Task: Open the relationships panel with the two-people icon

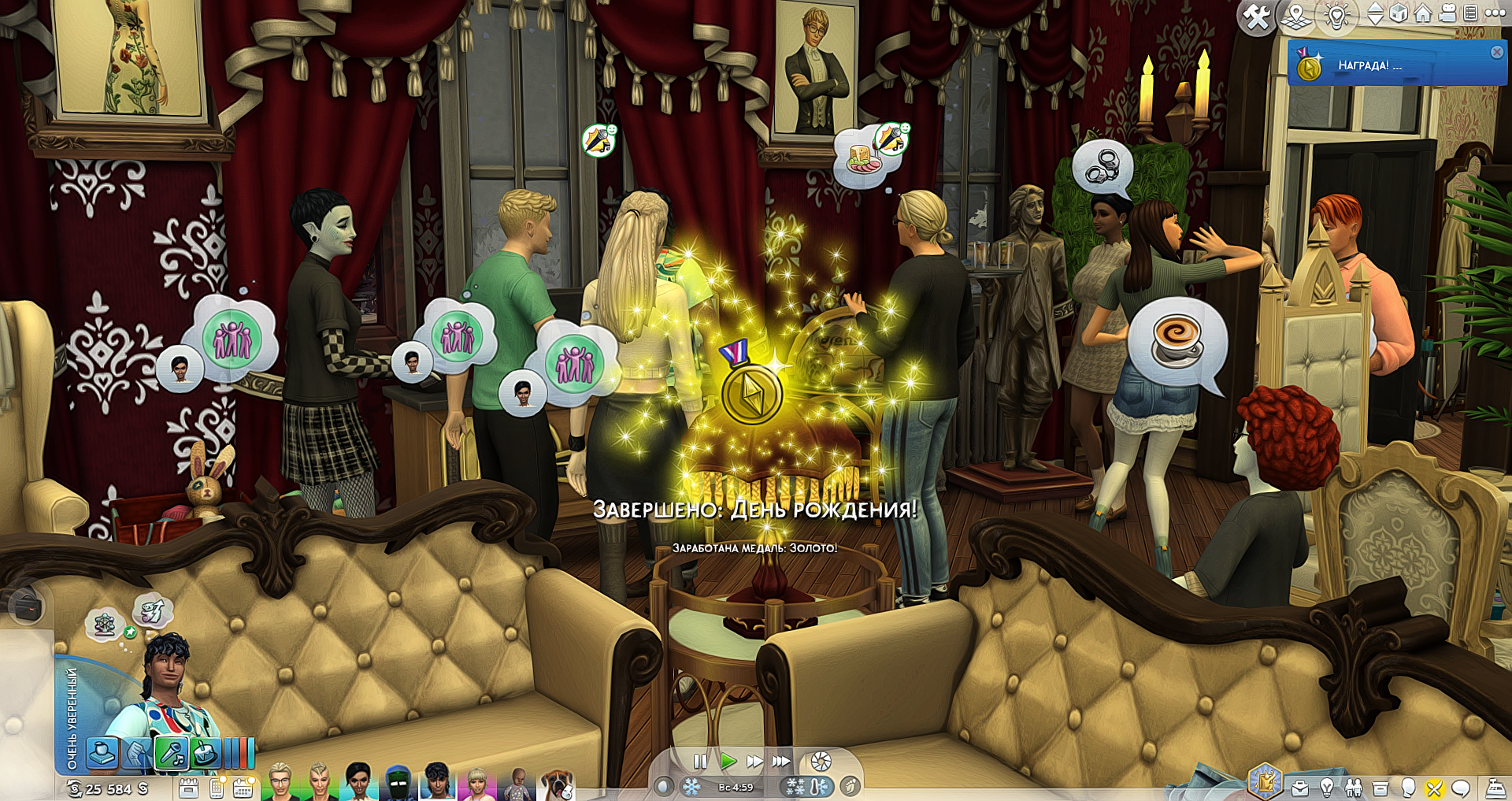Action: pyautogui.click(x=1354, y=787)
